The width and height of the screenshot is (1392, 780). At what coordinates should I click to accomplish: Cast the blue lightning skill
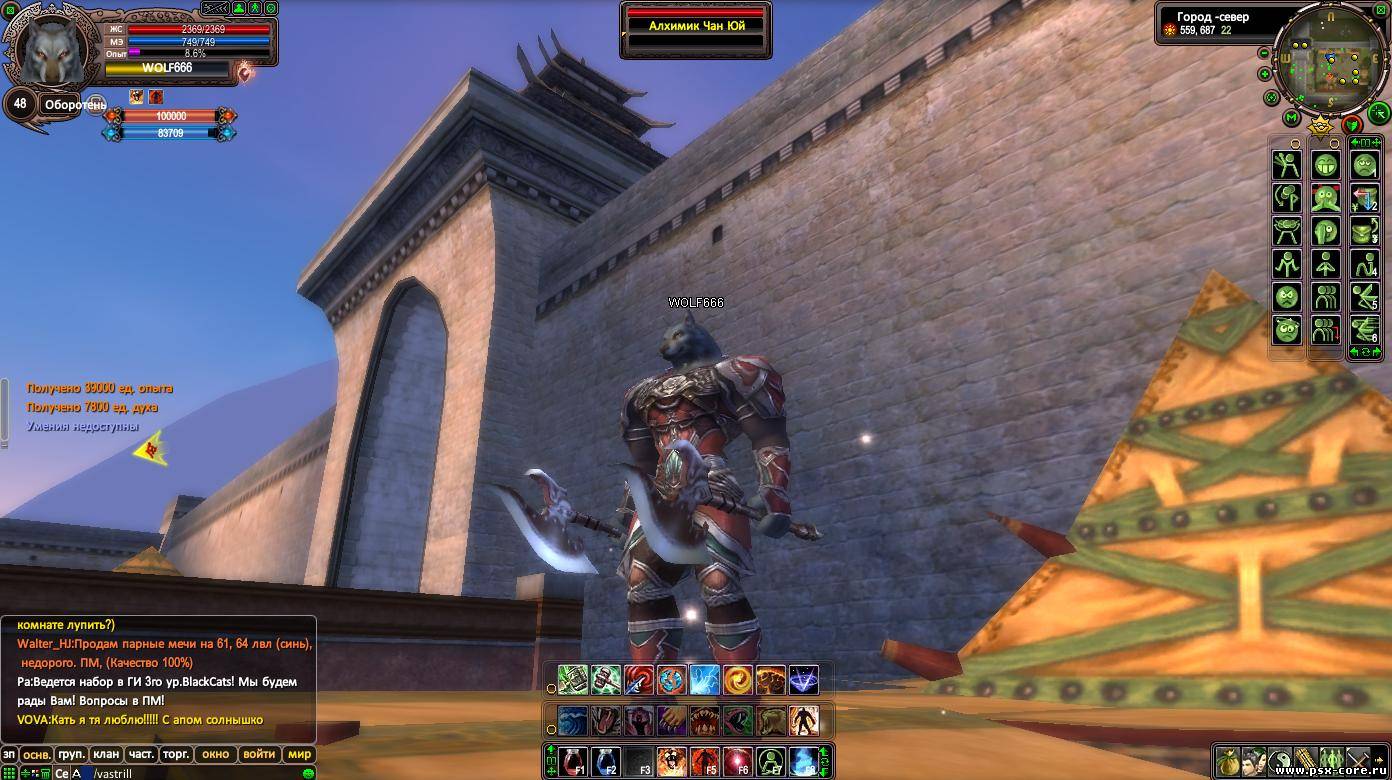[x=705, y=680]
